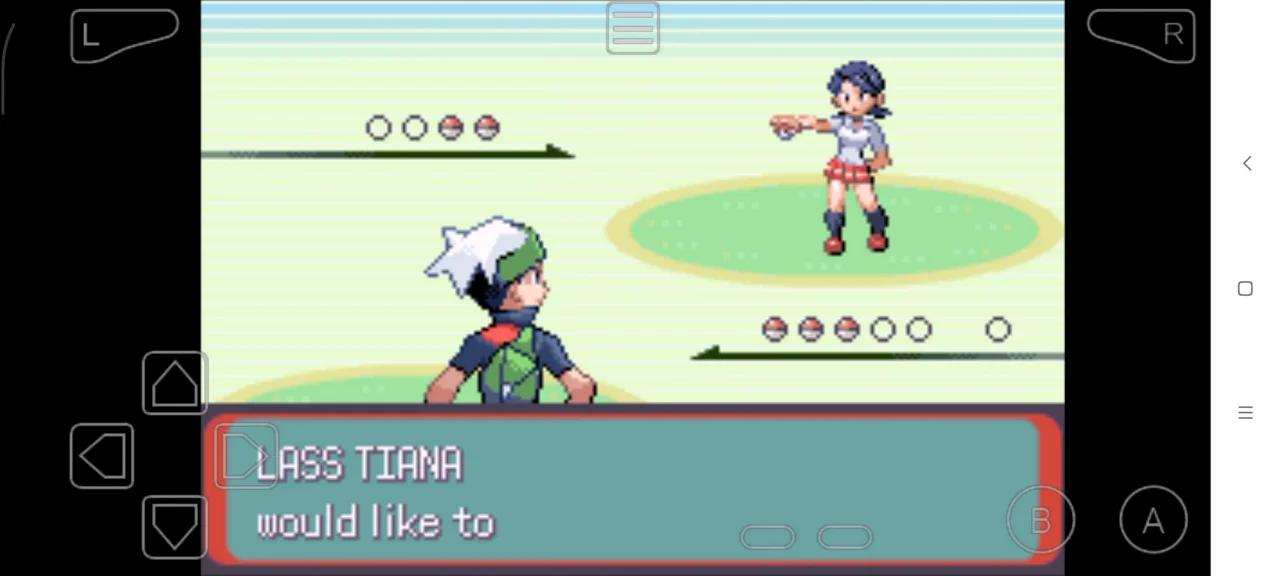Tap the A button on the touch overlay
The width and height of the screenshot is (1280, 576).
[x=1153, y=520]
